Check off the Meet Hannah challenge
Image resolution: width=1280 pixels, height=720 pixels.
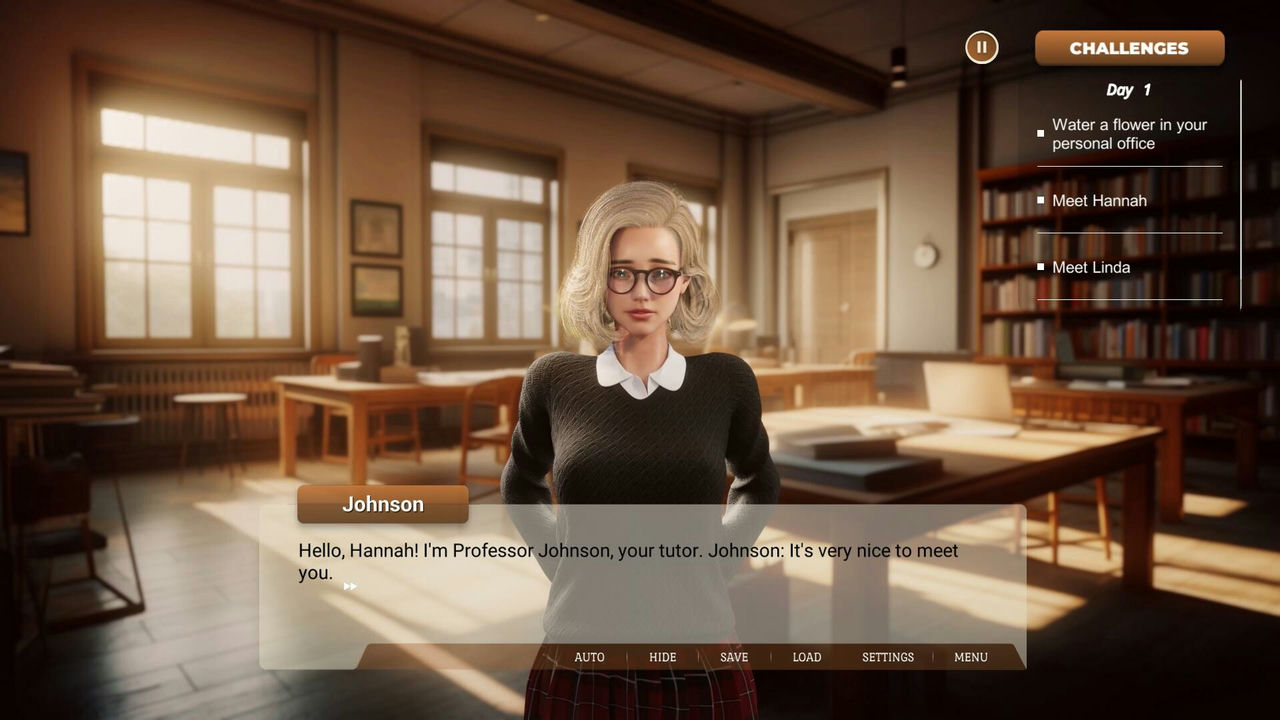1040,199
